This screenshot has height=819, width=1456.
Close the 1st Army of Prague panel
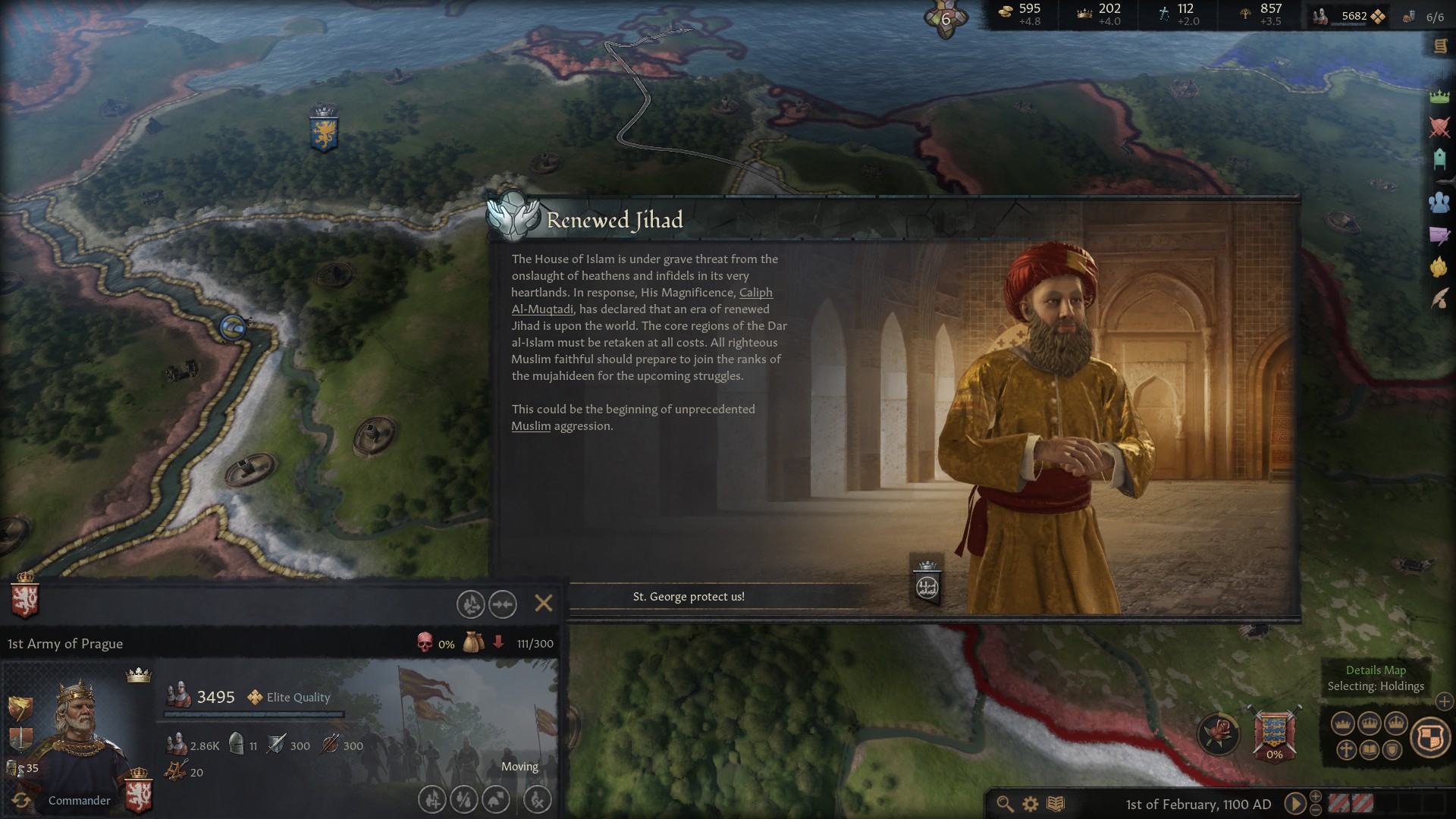(x=543, y=603)
